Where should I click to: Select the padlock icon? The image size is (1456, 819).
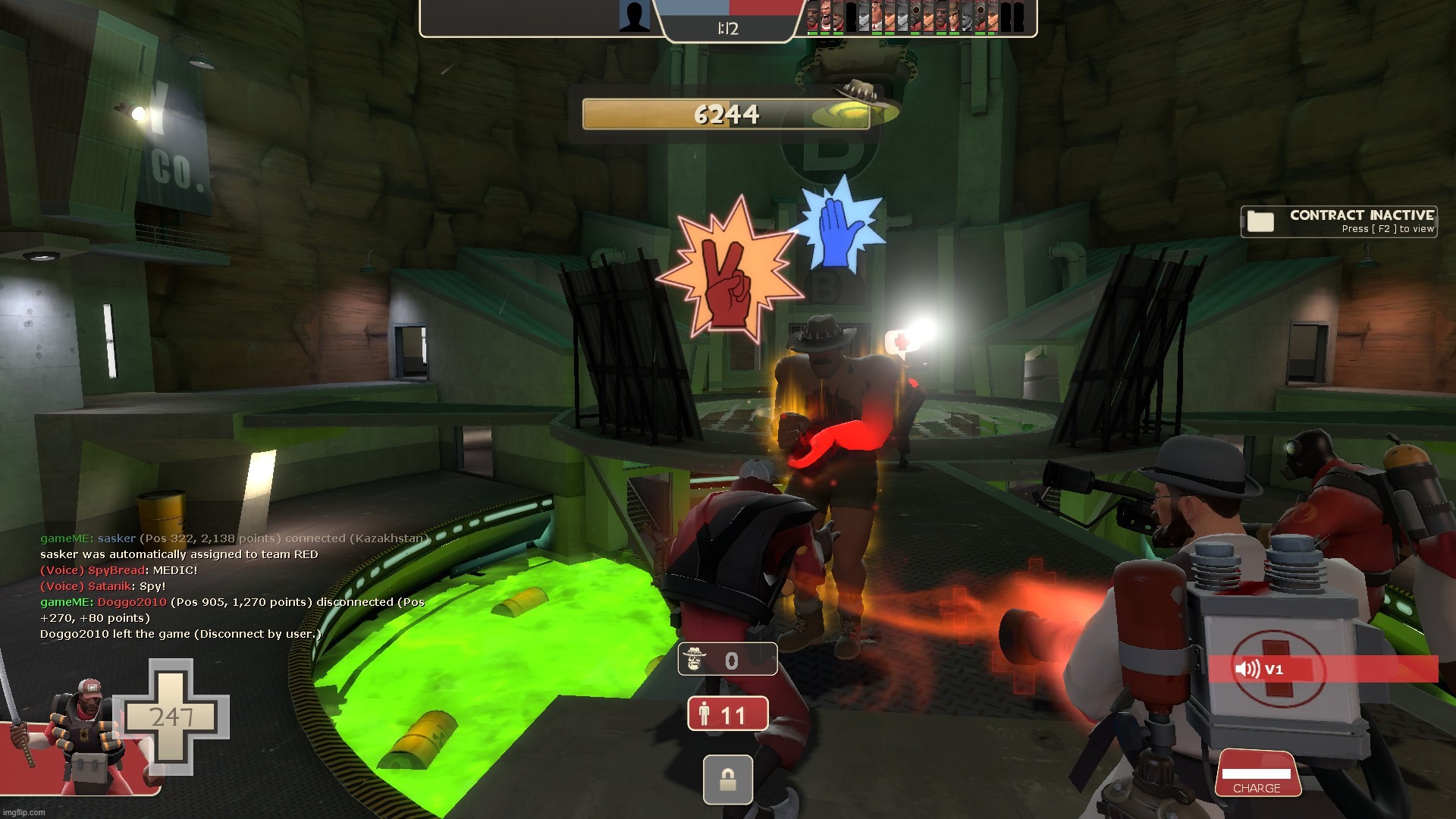point(727,780)
